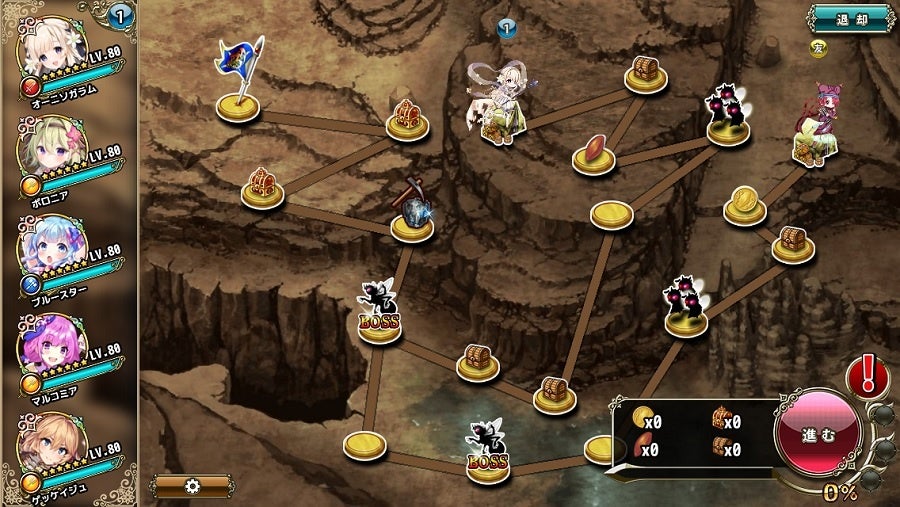The image size is (900, 507).
Task: Click the 退却 retreat button
Action: 851,19
